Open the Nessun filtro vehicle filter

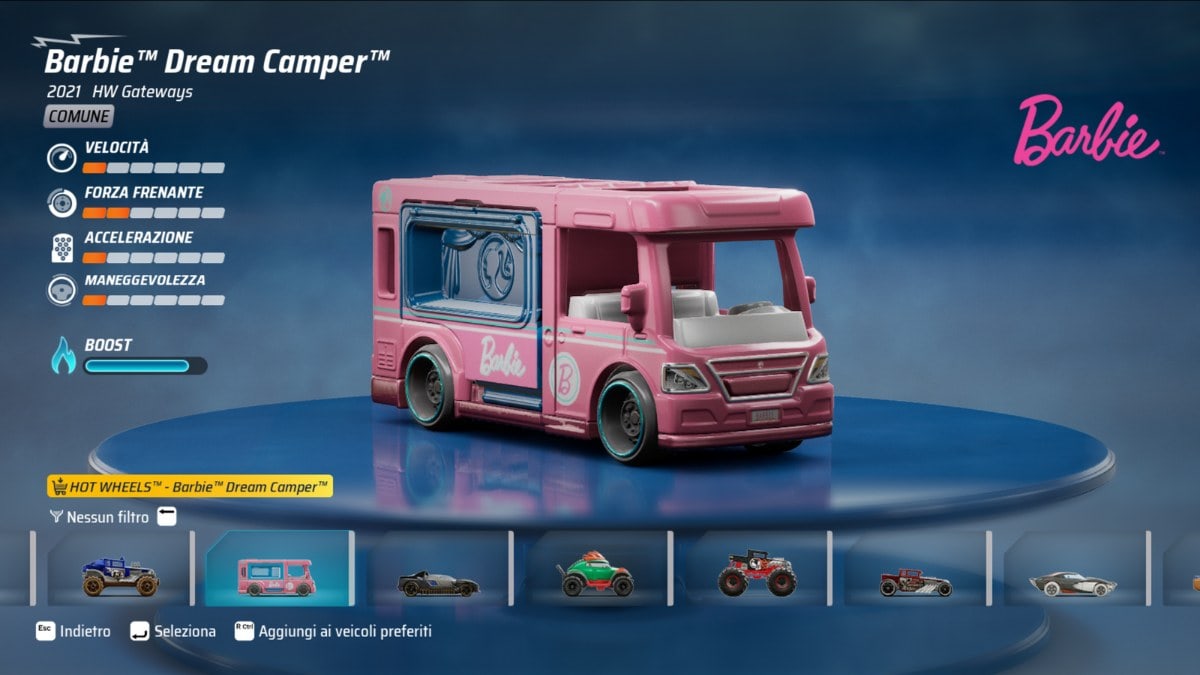[x=108, y=517]
